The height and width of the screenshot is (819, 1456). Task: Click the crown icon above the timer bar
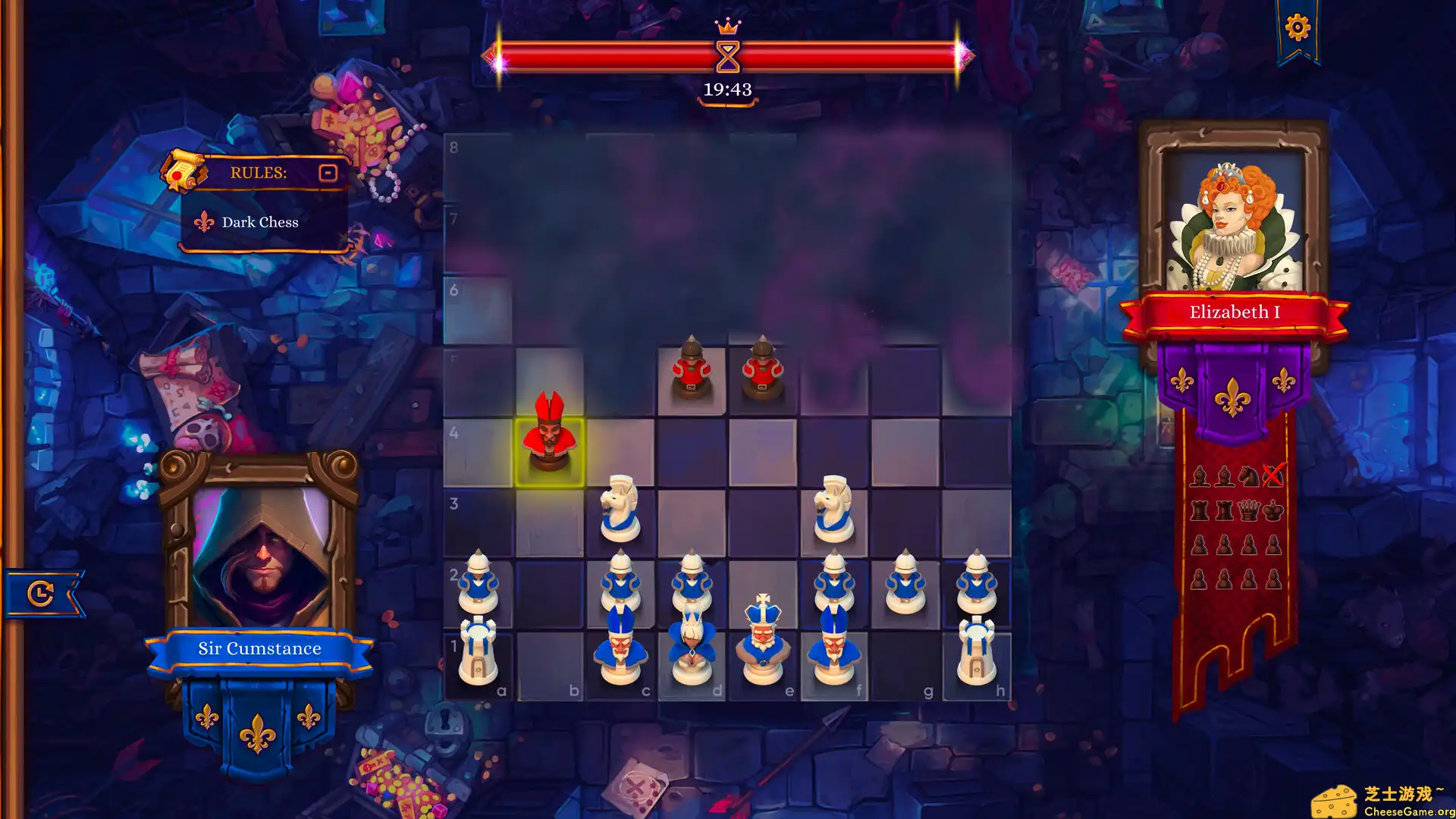pos(727,25)
